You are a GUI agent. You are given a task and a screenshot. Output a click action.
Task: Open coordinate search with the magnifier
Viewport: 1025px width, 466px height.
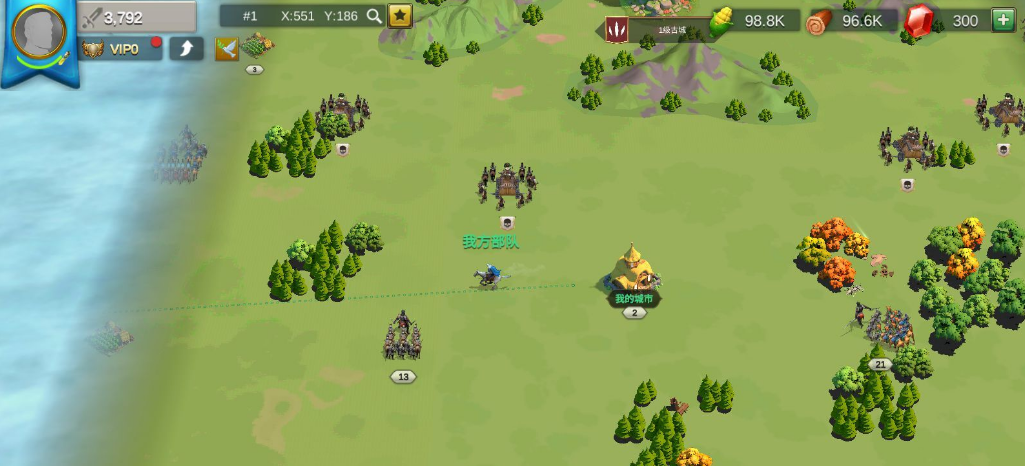click(x=374, y=16)
